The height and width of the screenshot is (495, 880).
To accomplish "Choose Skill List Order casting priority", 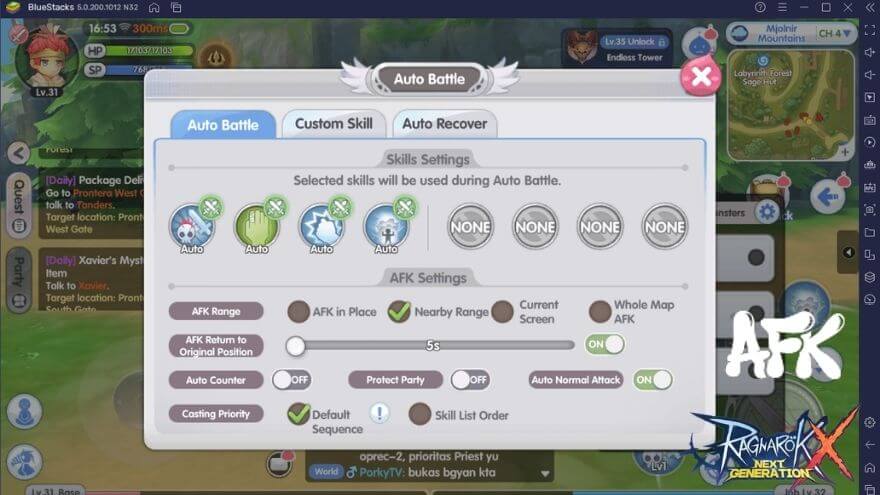I will tap(420, 414).
